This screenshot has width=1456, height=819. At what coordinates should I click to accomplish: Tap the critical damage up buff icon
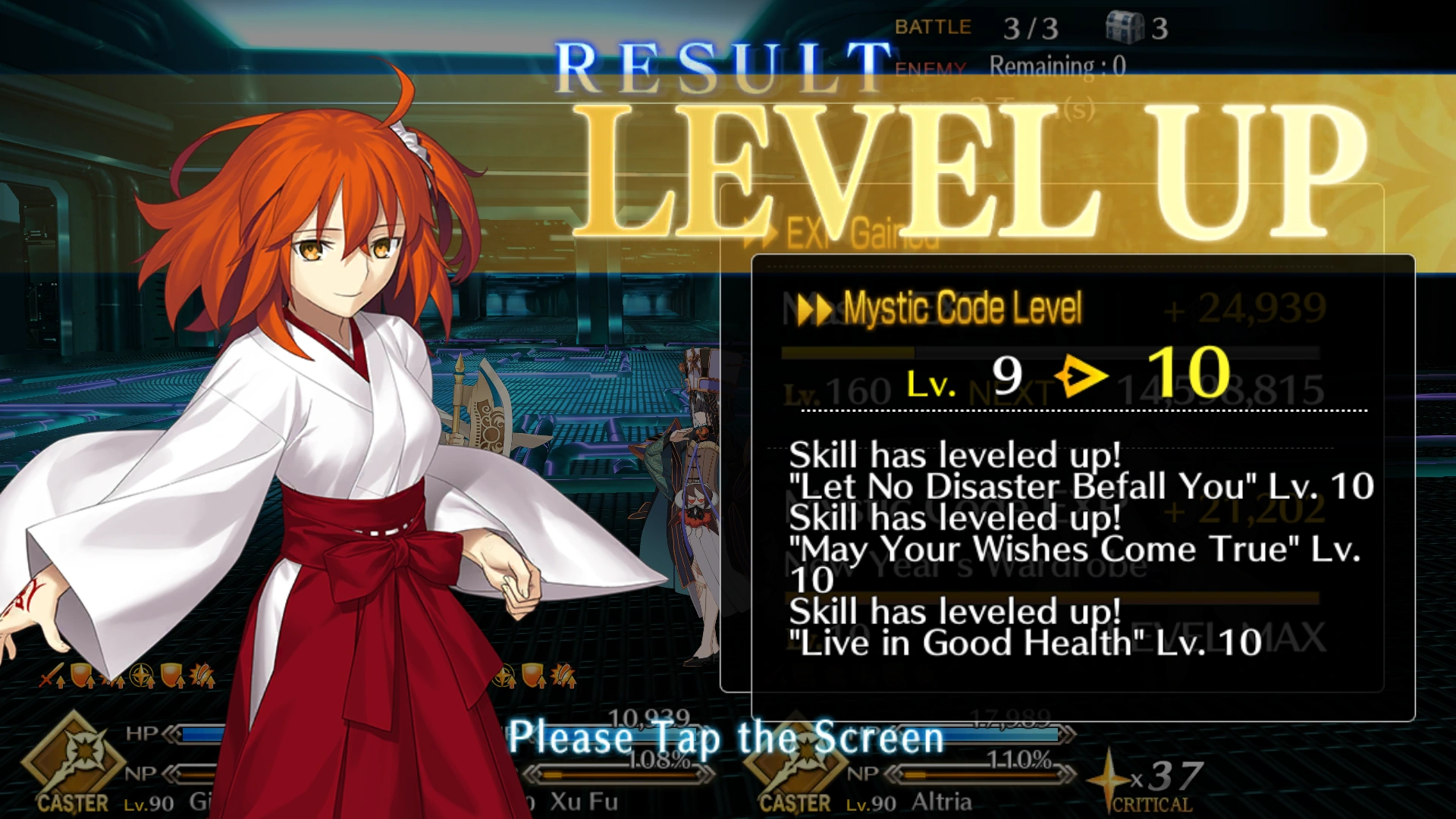click(x=199, y=675)
